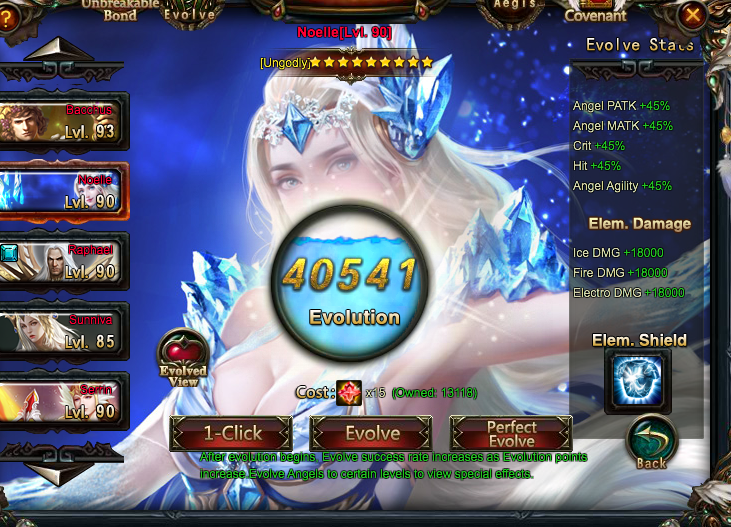Switch to the Evolve tab
Viewport: 731px width, 527px height.
190,13
